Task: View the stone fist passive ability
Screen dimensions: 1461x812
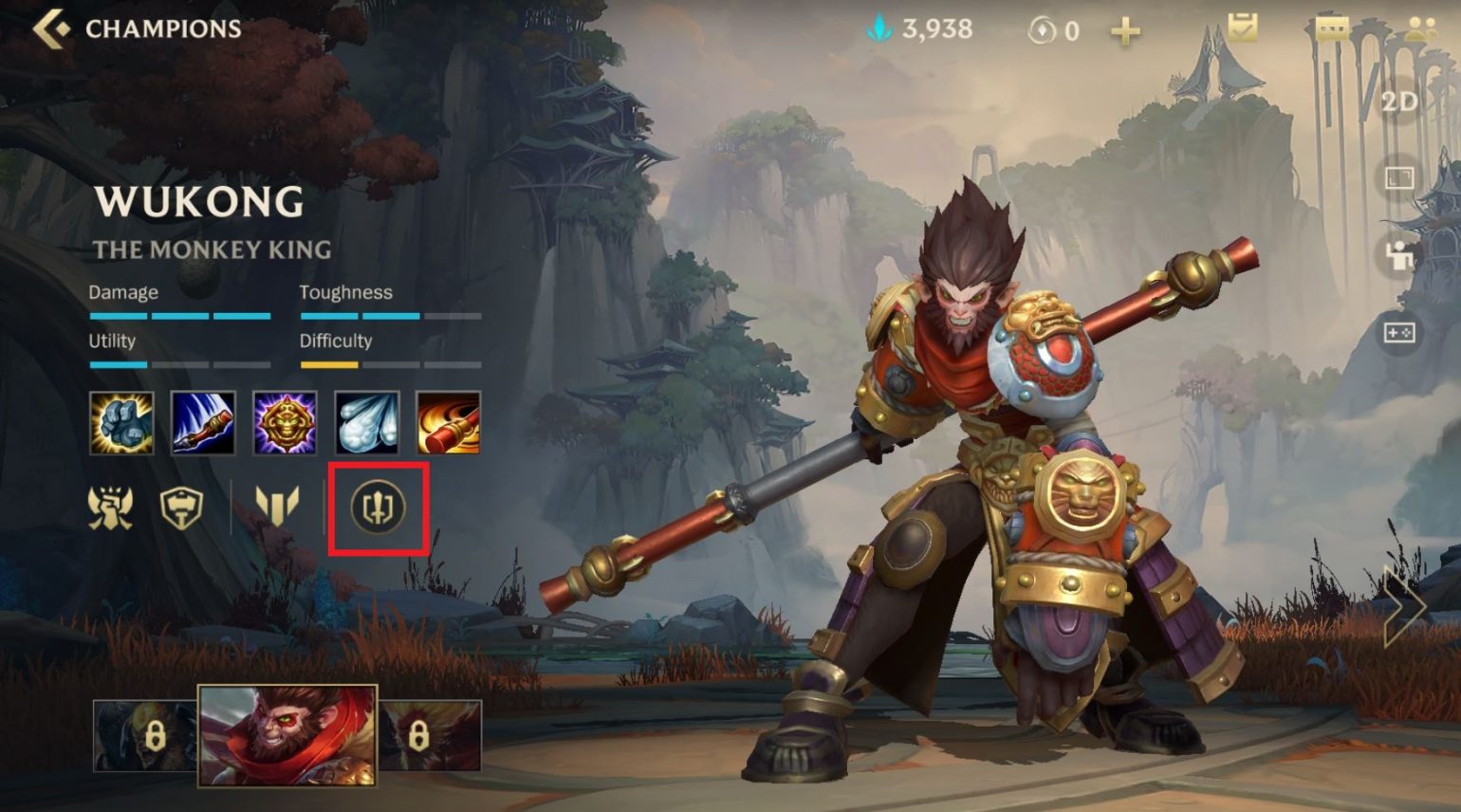Action: 121,422
